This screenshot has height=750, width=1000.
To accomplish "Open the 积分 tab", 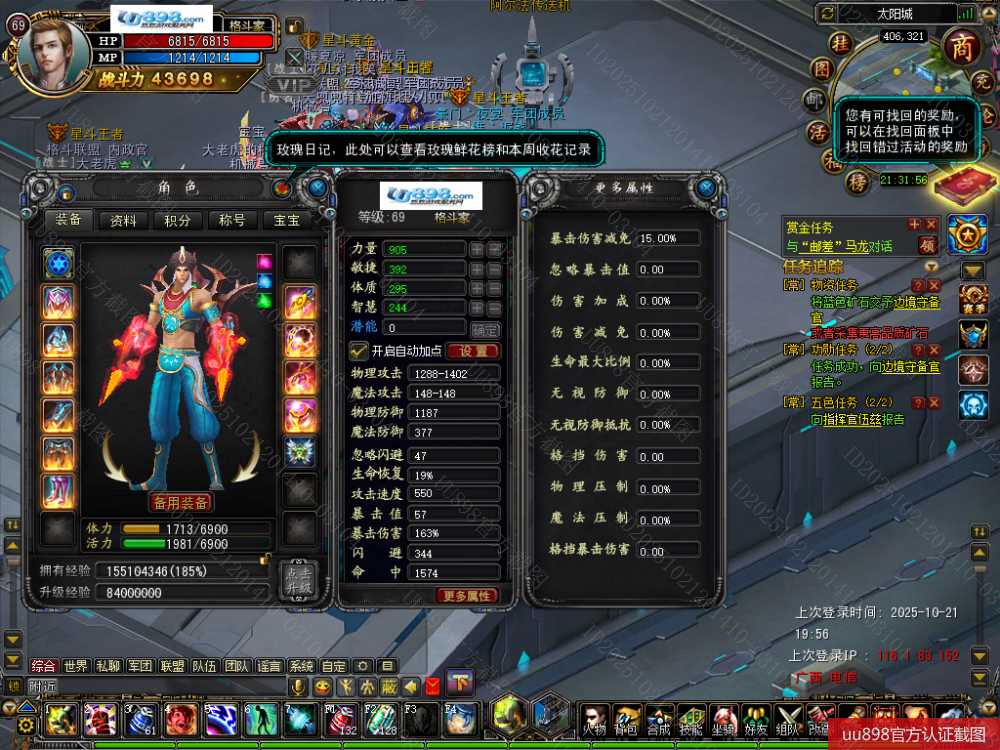I will pyautogui.click(x=178, y=220).
